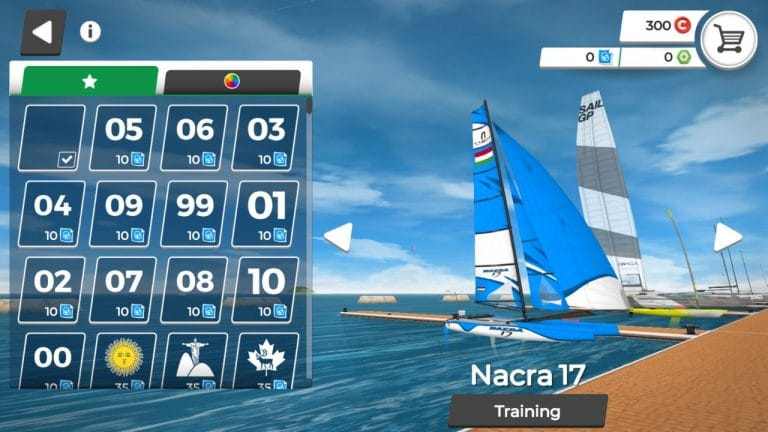The width and height of the screenshot is (768, 432).
Task: Open the info icon
Action: (x=90, y=31)
